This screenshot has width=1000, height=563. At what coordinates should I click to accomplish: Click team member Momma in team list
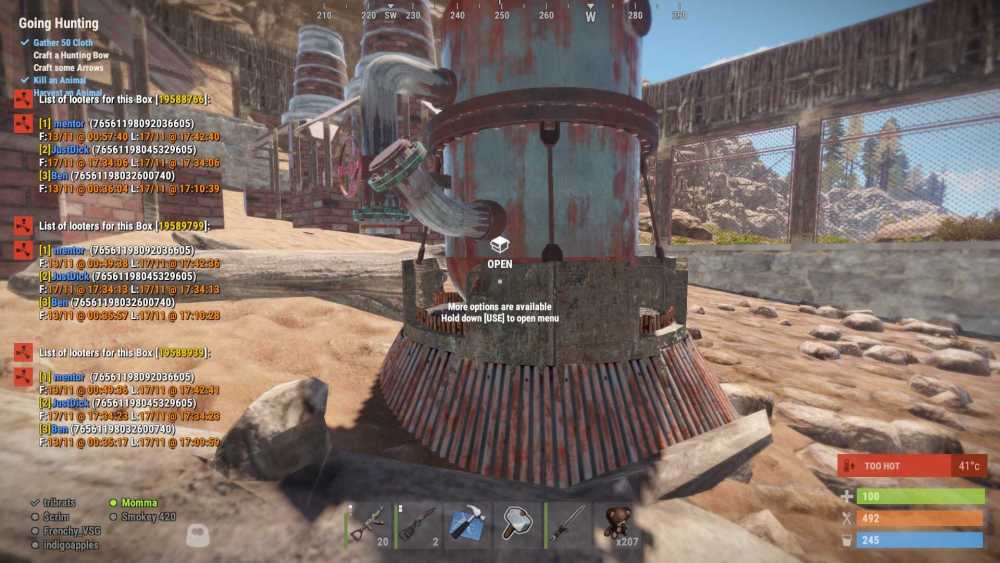point(139,503)
